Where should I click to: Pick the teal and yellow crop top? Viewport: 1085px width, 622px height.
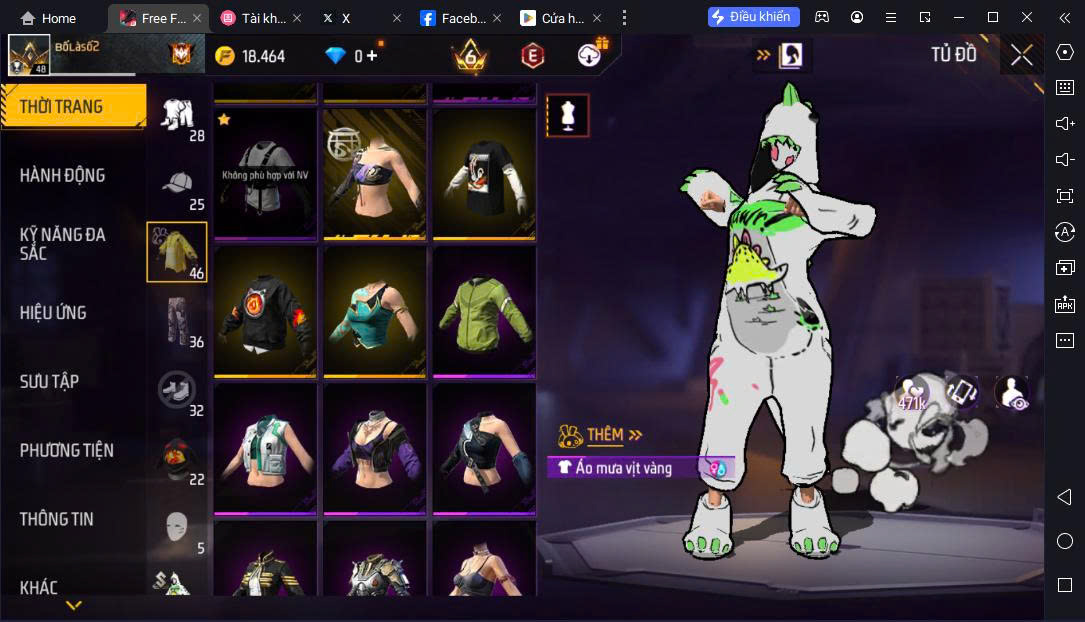tap(374, 311)
